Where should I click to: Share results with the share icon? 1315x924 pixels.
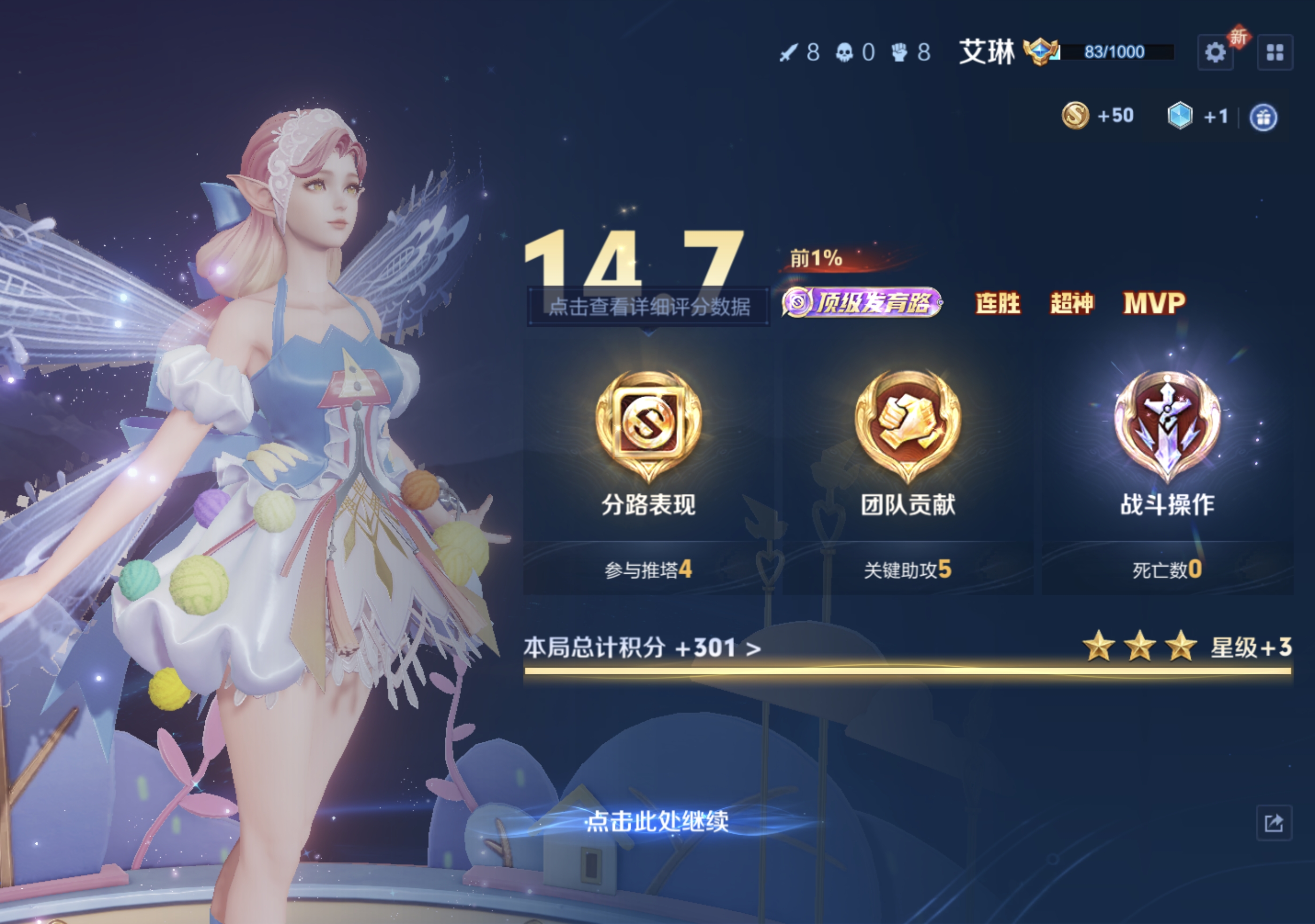pos(1274,823)
